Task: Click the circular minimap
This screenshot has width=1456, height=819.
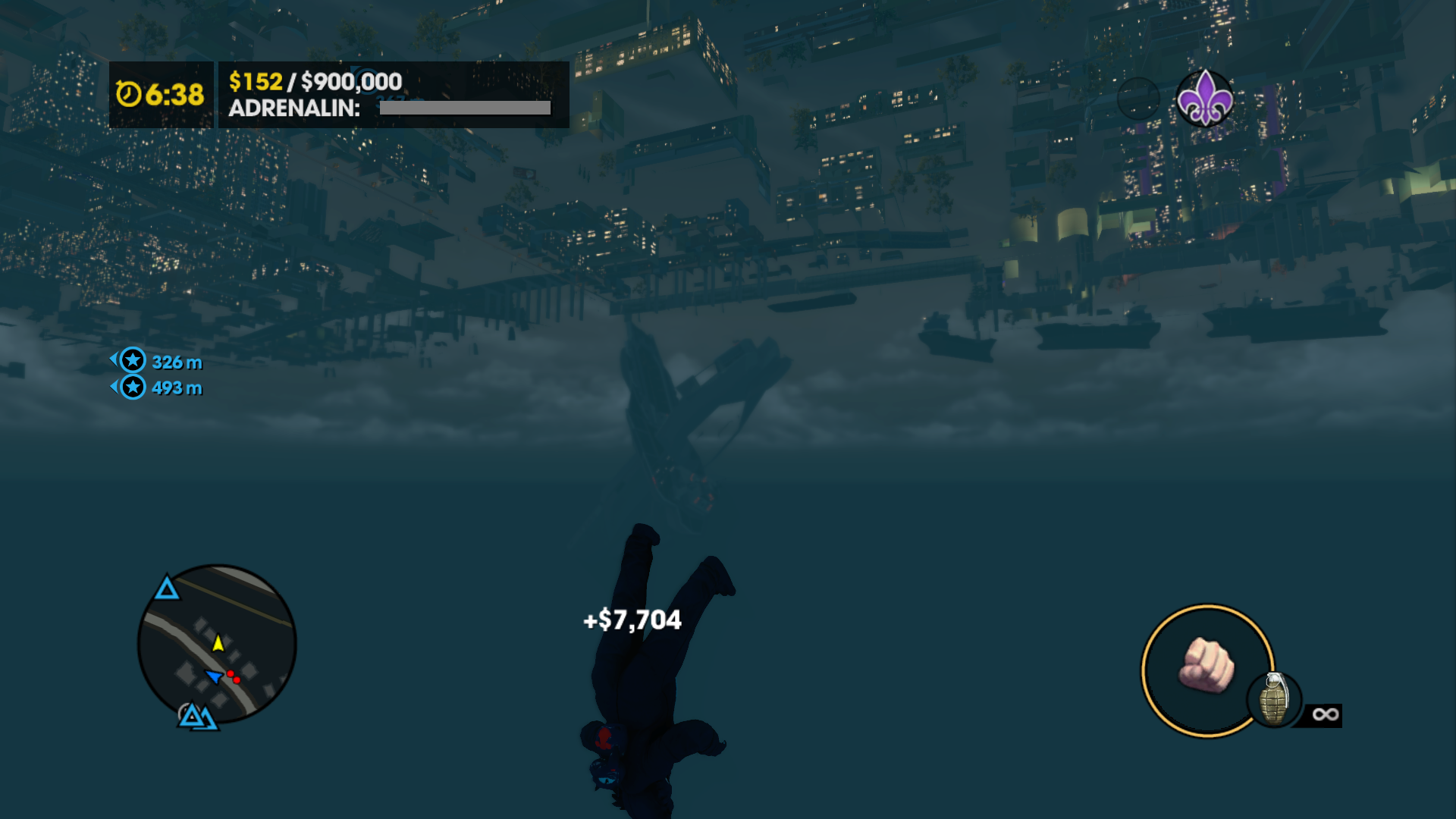Action: point(217,644)
